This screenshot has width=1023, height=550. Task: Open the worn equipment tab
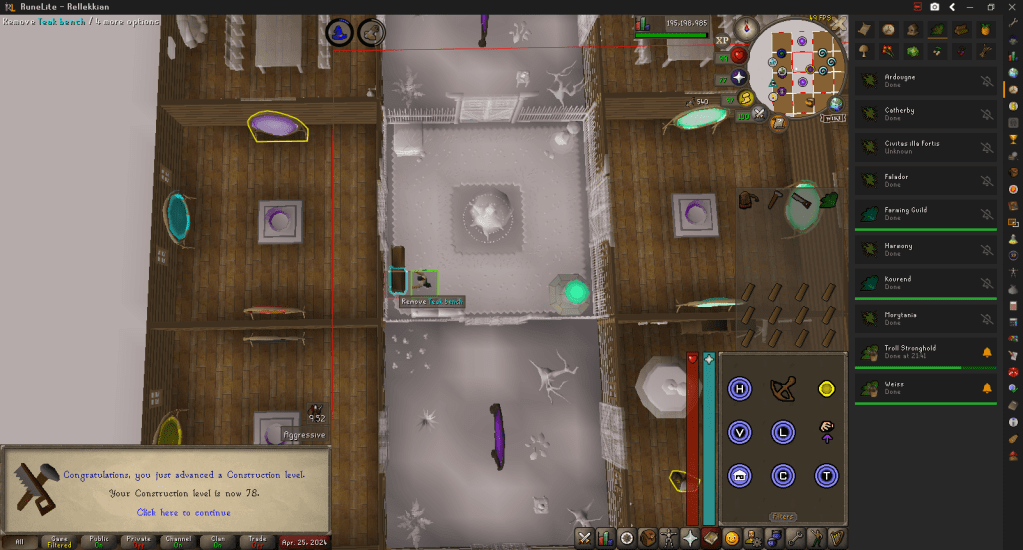(669, 538)
